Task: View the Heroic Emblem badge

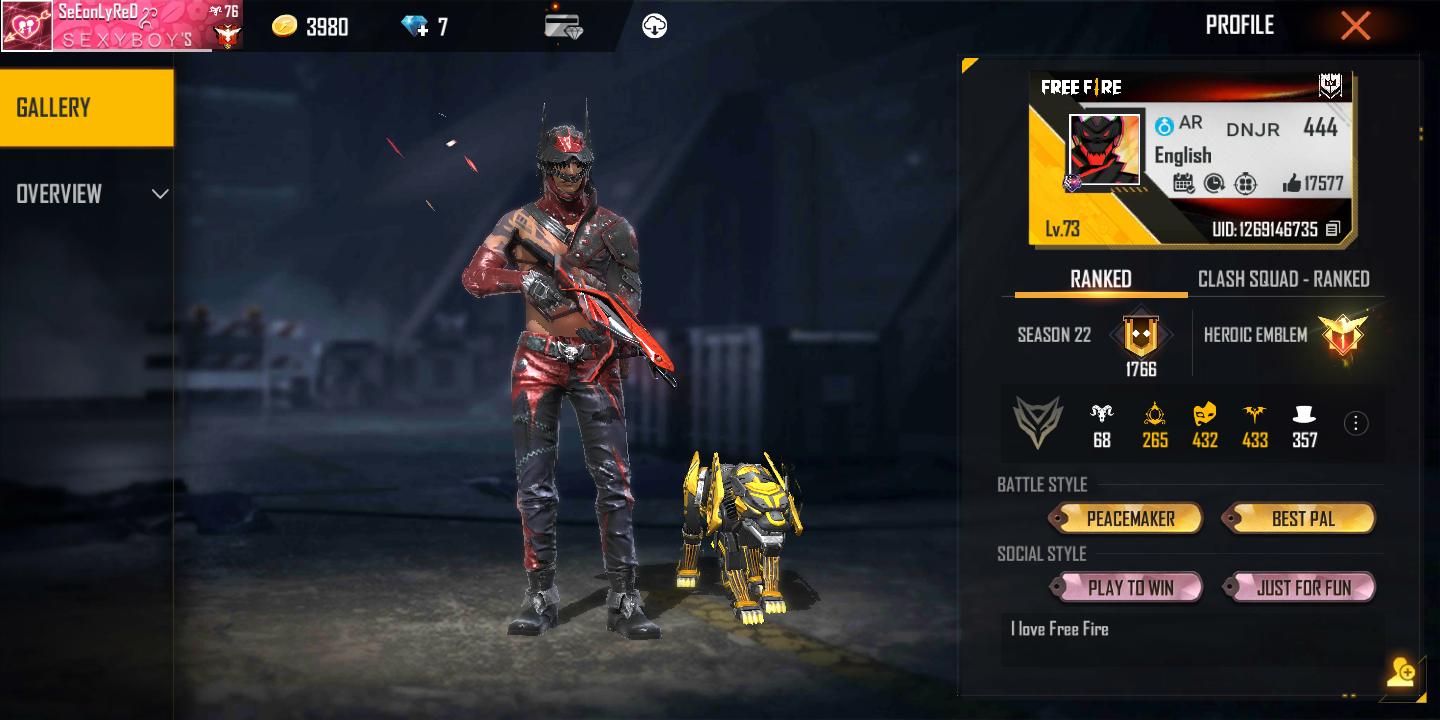Action: click(x=1341, y=336)
